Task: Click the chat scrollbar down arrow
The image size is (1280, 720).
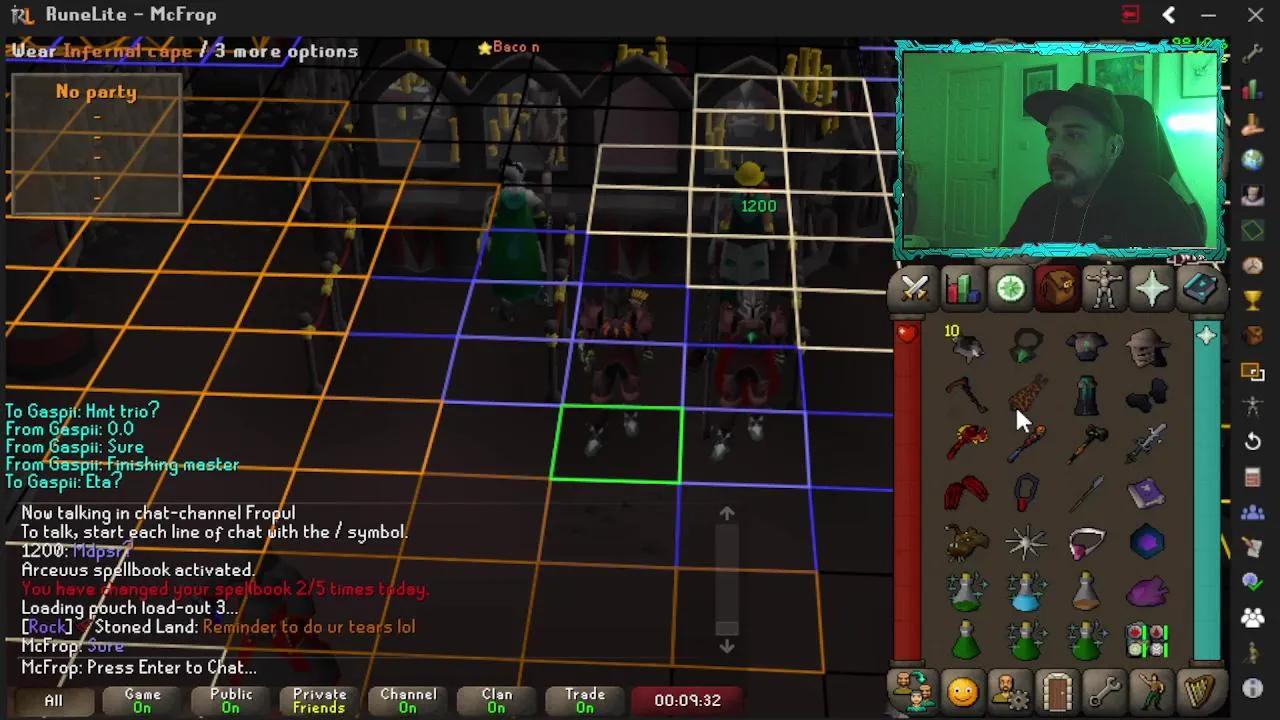Action: [x=727, y=646]
